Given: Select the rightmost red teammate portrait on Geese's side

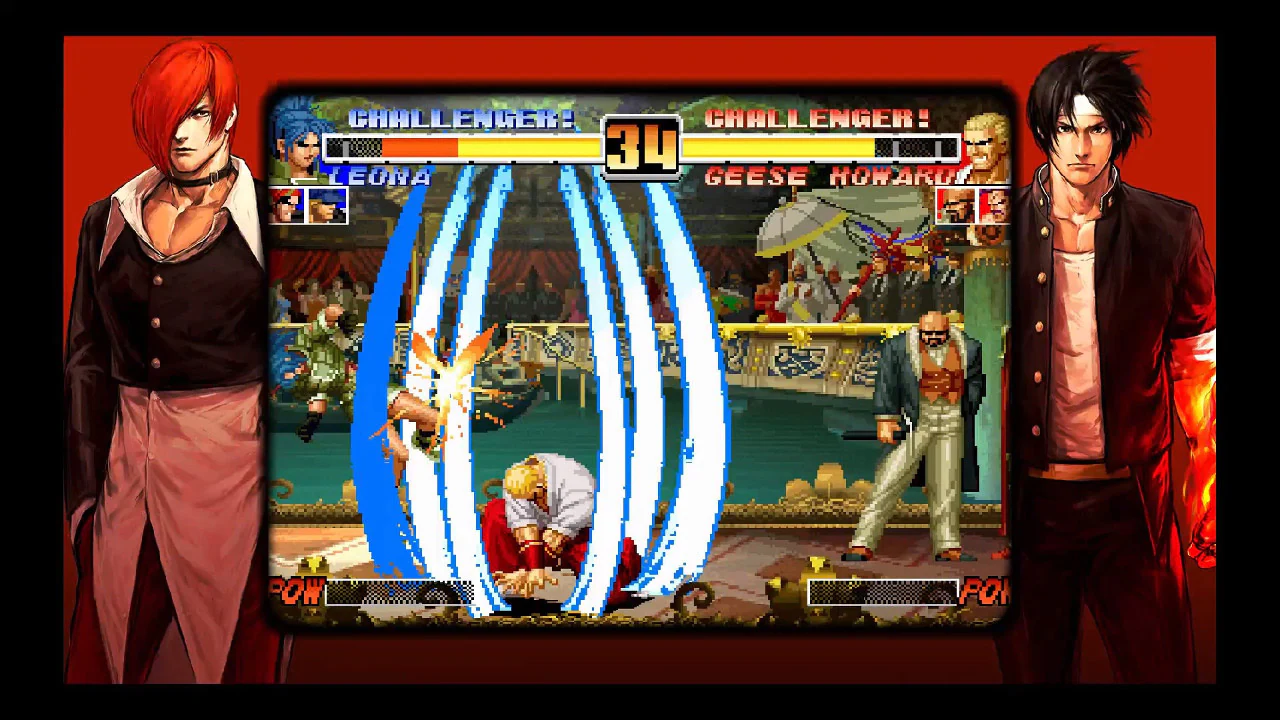Looking at the screenshot, I should 992,204.
